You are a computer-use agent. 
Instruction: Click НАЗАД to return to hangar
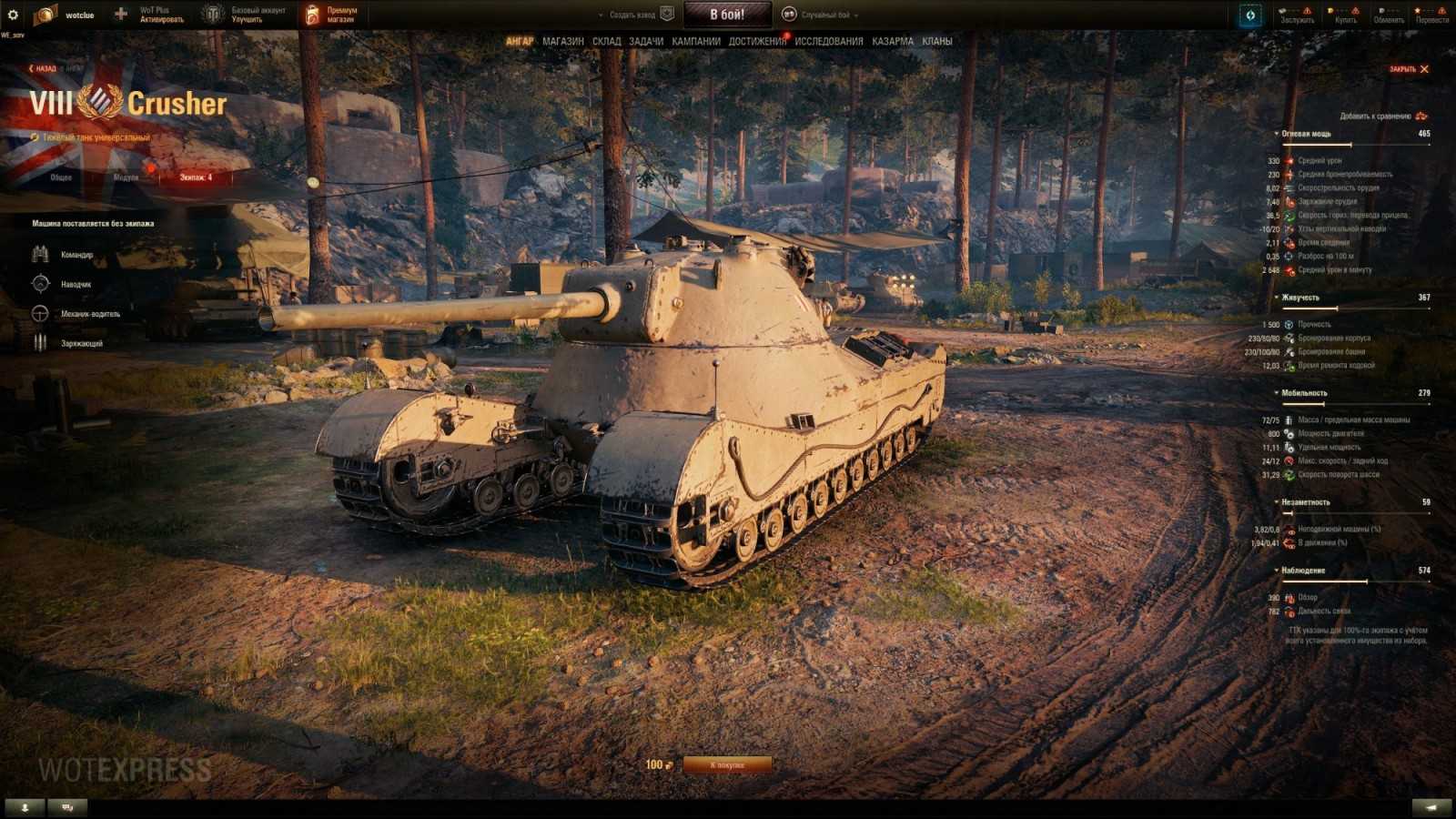click(x=44, y=66)
